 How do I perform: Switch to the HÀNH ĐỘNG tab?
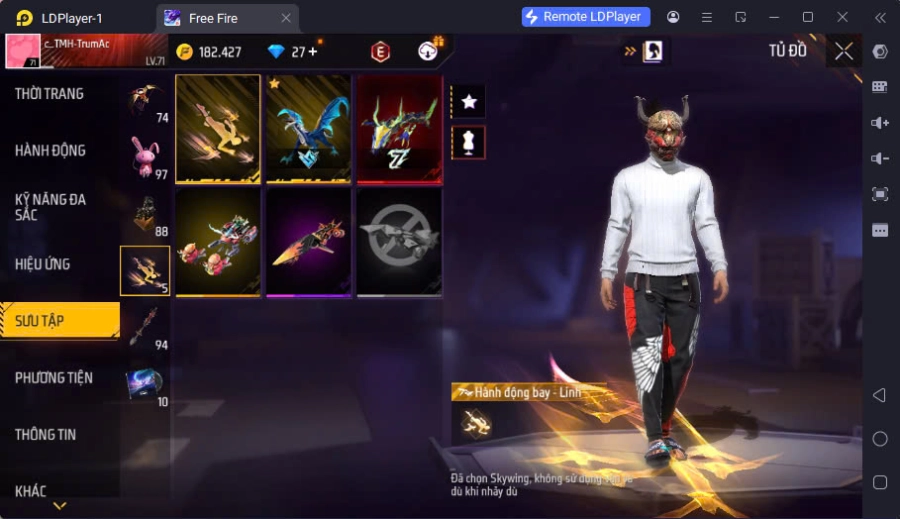click(50, 151)
